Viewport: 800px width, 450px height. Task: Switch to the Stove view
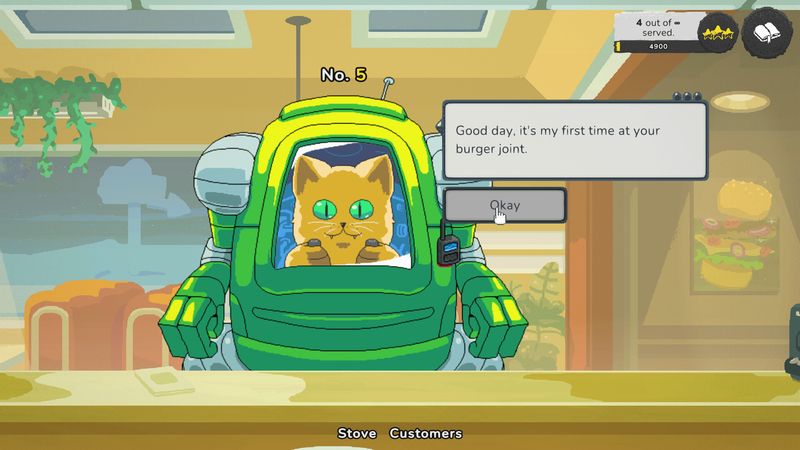coord(357,433)
